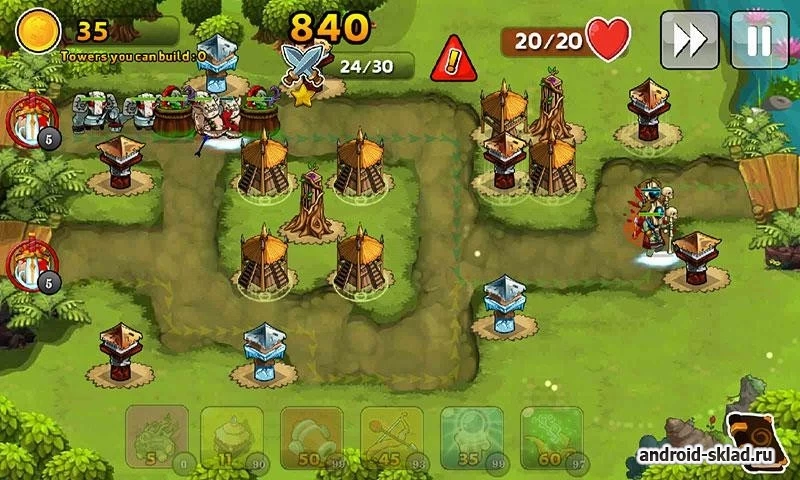Choose the green vine tower costing 60

550,437
